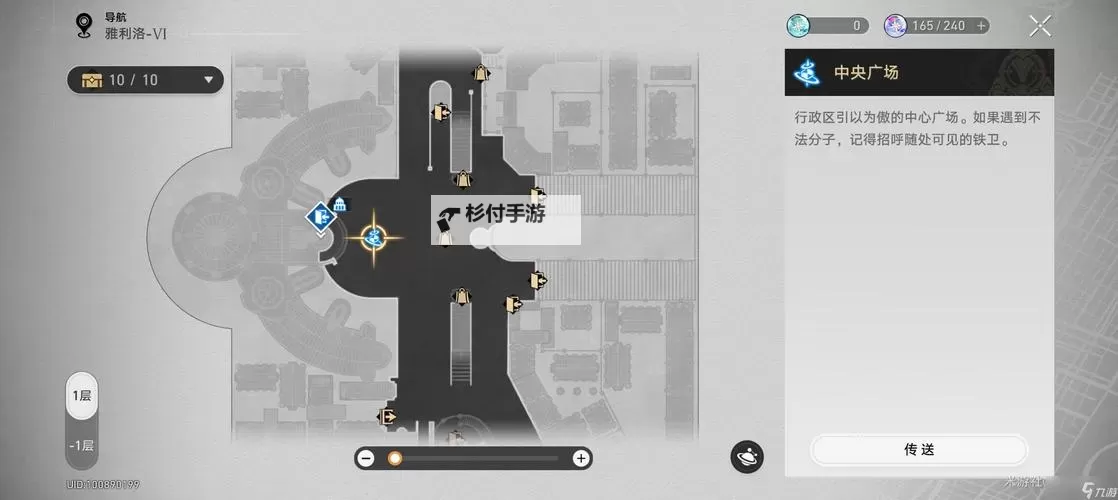Click the 传送 teleport button

click(x=918, y=450)
